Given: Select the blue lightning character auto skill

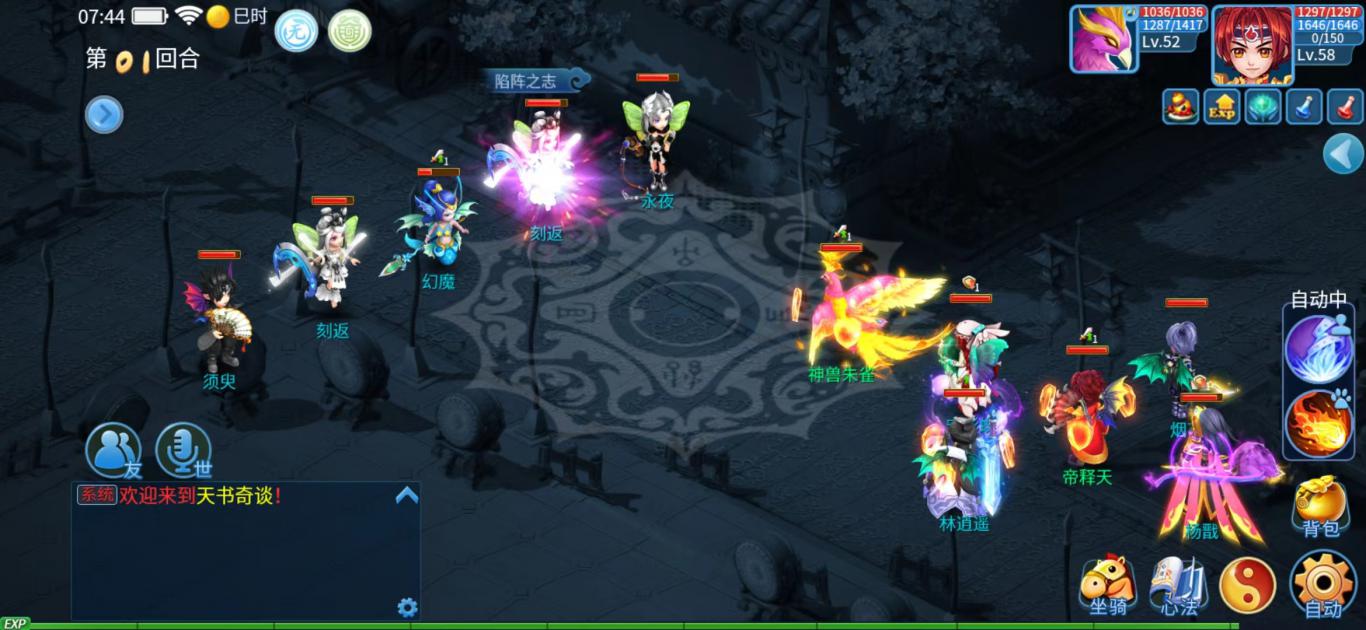Looking at the screenshot, I should (1318, 350).
